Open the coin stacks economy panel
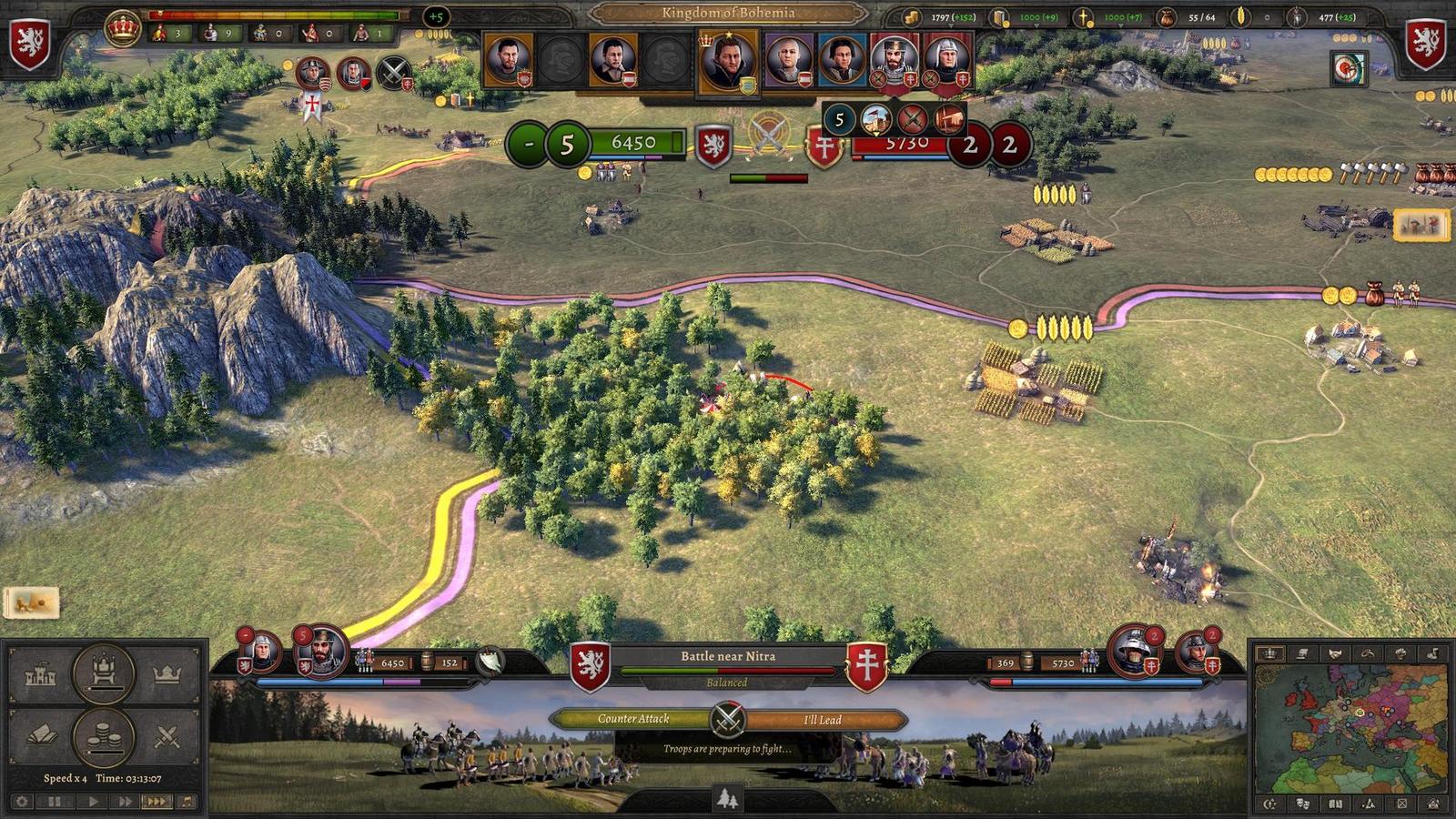 tap(104, 736)
